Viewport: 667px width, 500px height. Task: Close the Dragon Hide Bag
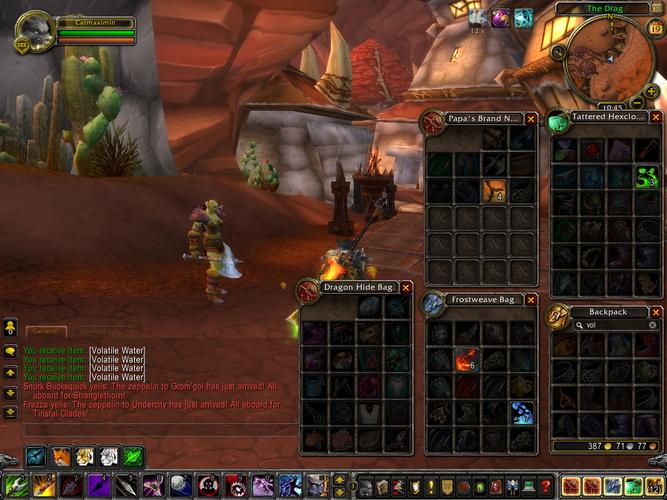click(x=405, y=287)
